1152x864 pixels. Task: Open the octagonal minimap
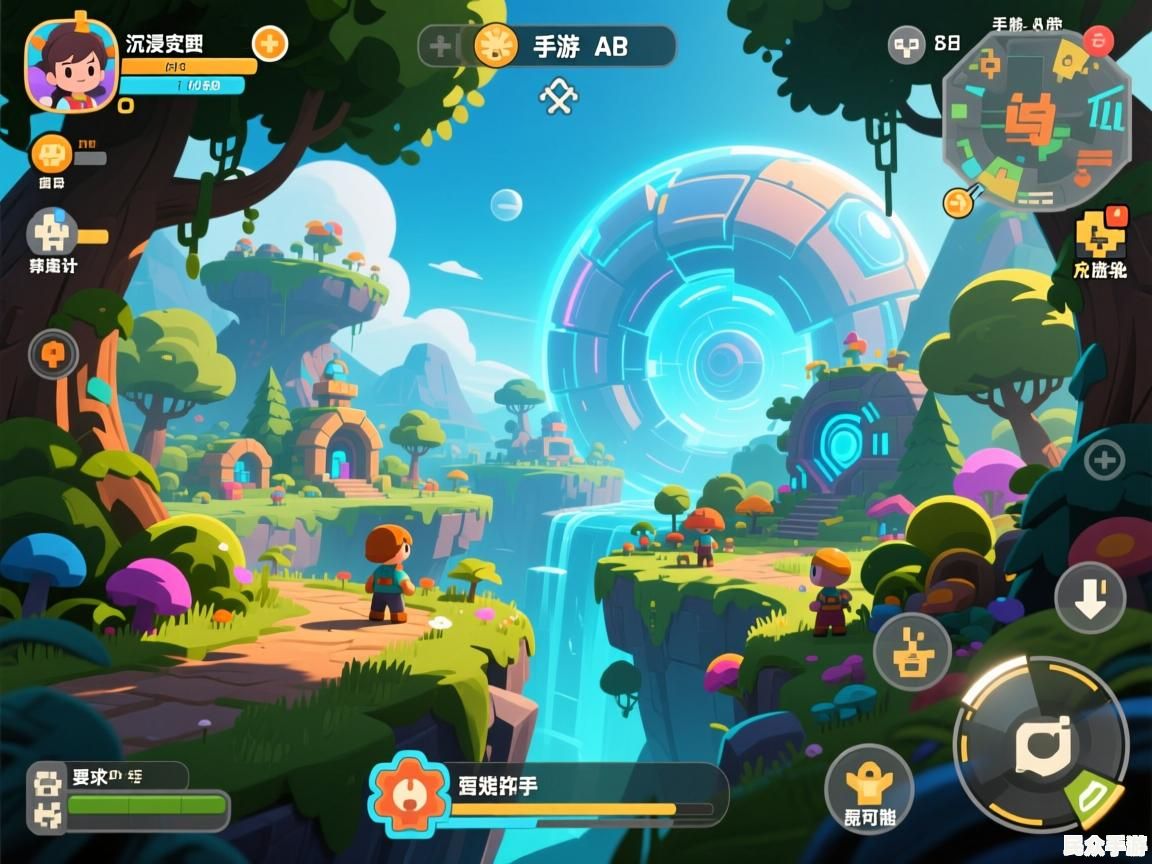tap(1036, 121)
